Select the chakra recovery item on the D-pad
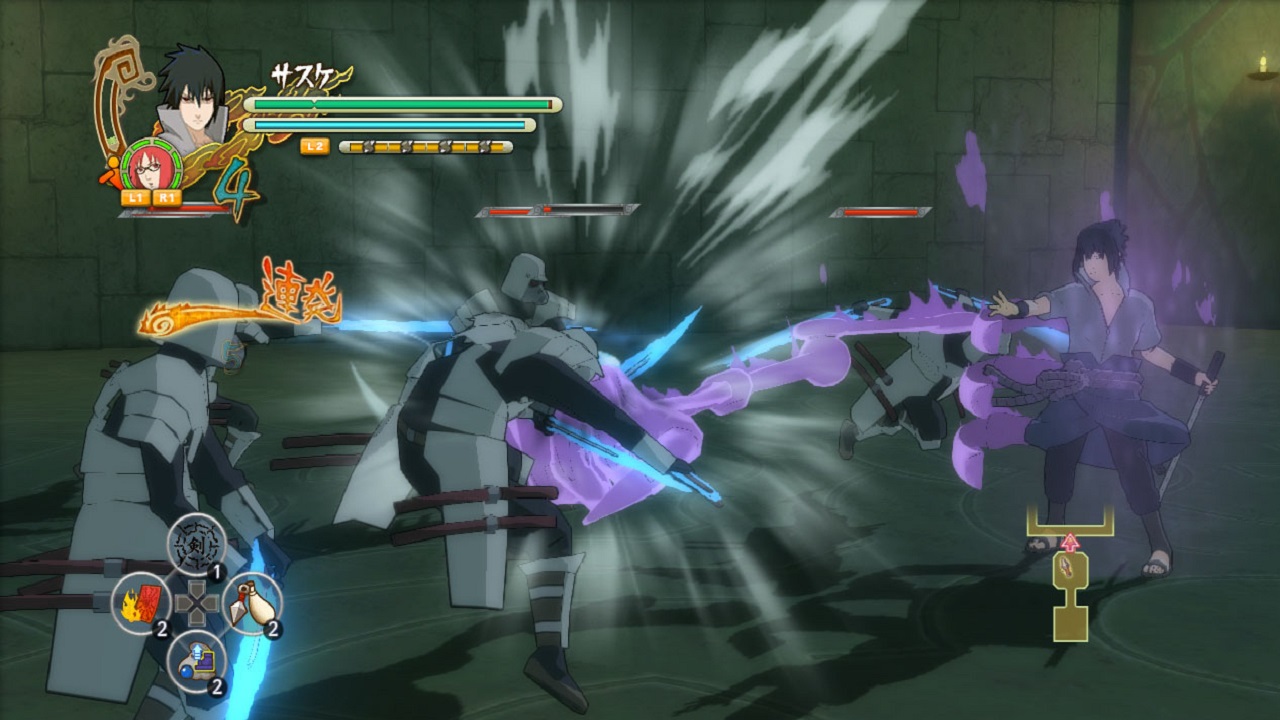The image size is (1280, 720). 196,661
